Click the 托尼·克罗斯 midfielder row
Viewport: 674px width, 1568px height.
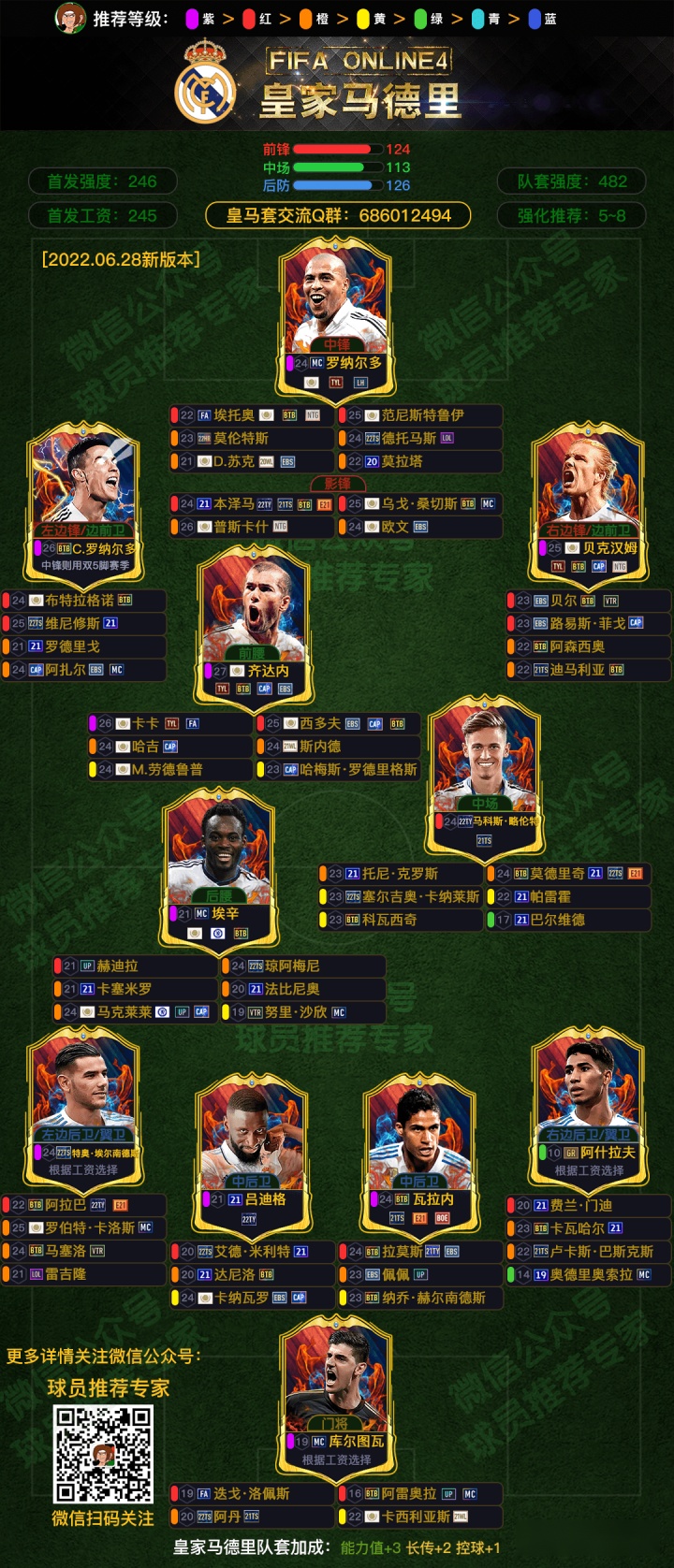point(400,874)
